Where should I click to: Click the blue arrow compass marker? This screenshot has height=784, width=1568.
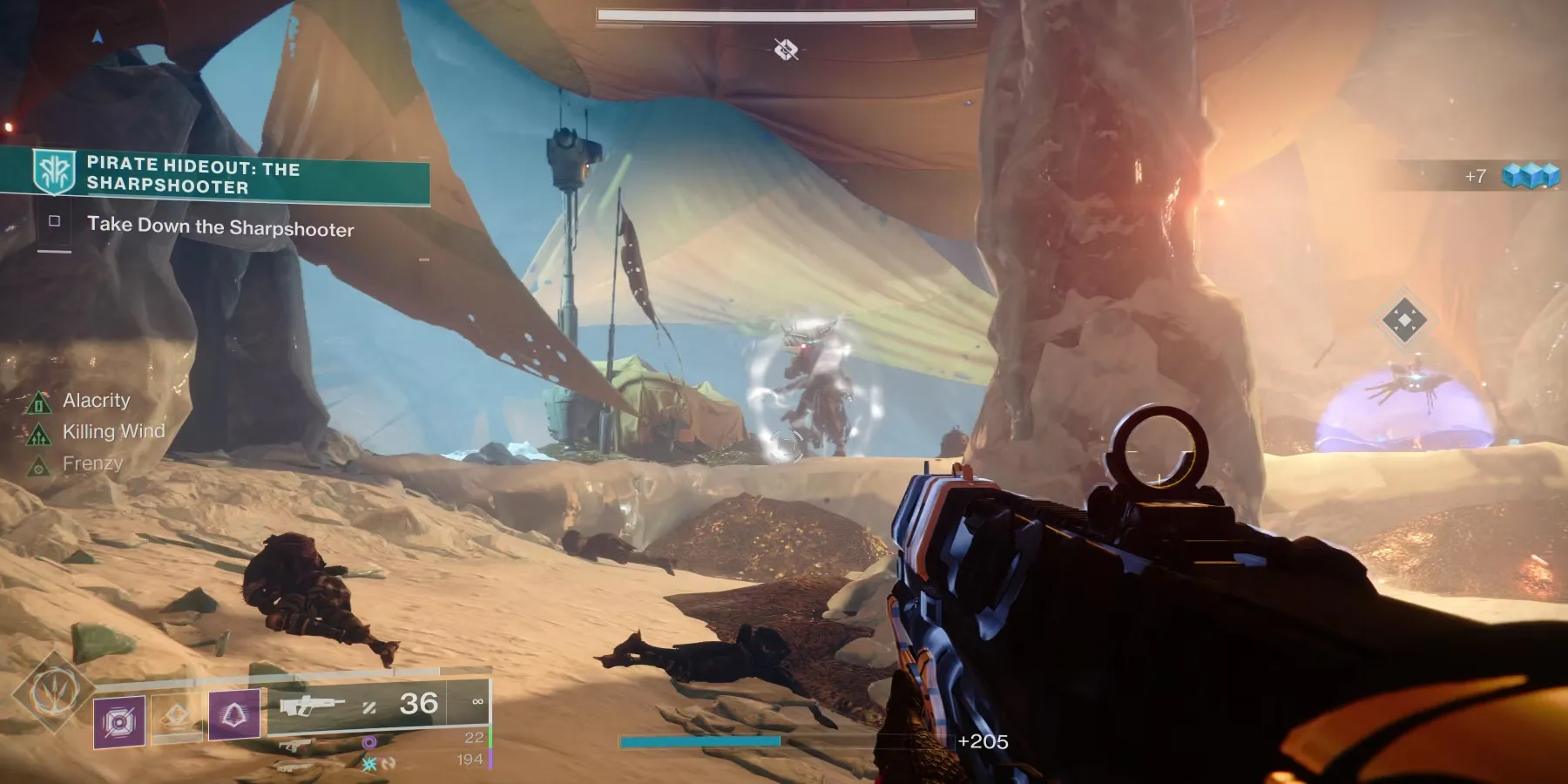(98, 37)
